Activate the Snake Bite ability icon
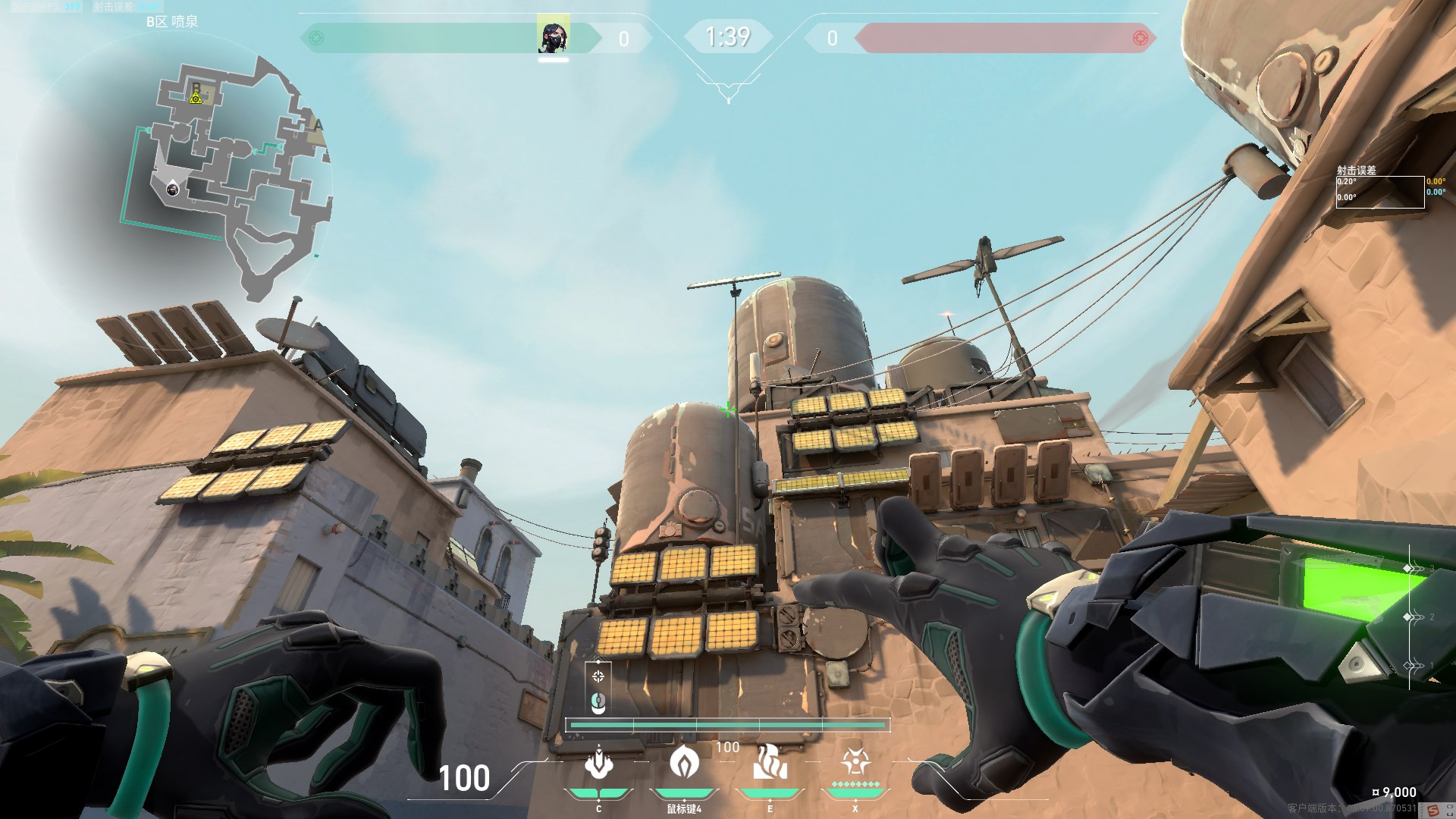This screenshot has height=819, width=1456. (598, 764)
